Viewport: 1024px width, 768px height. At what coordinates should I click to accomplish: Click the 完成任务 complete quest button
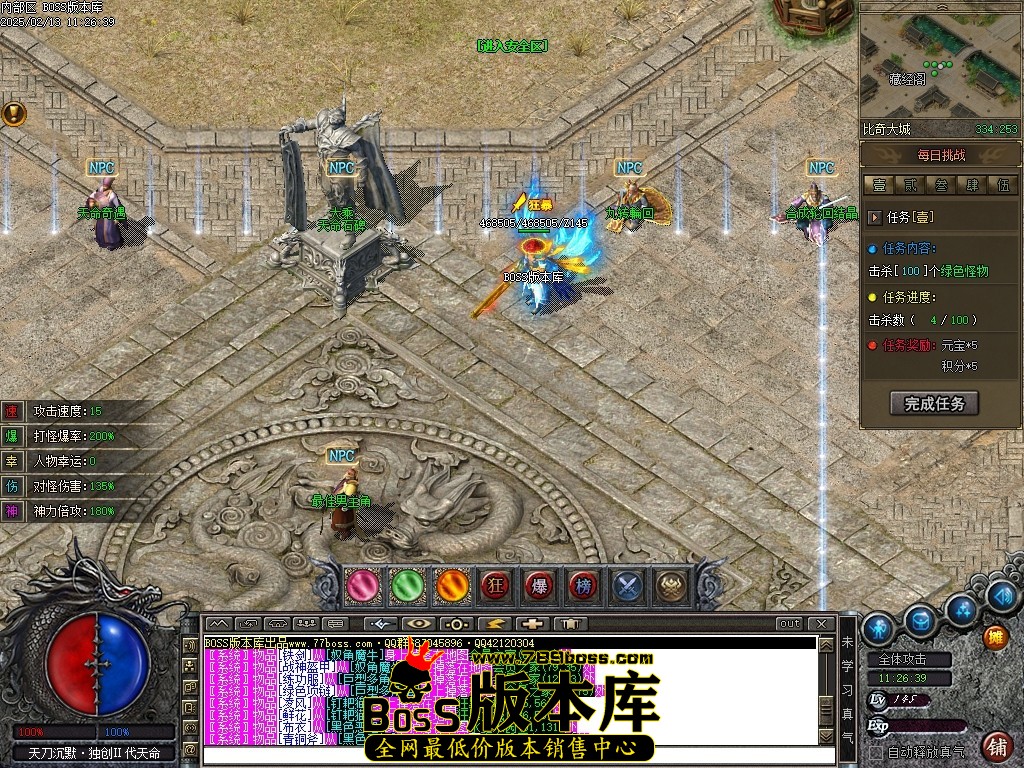point(934,403)
